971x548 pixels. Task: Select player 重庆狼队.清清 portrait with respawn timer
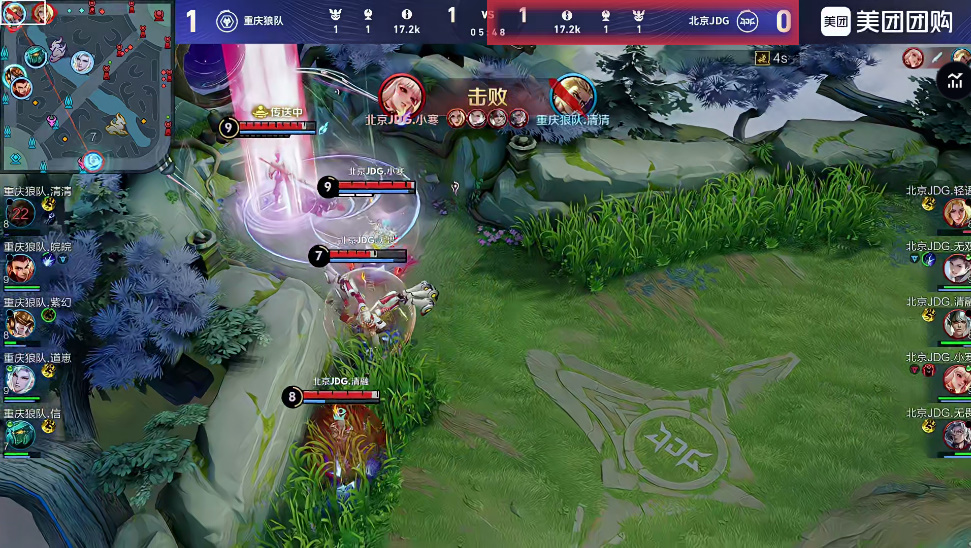19,212
